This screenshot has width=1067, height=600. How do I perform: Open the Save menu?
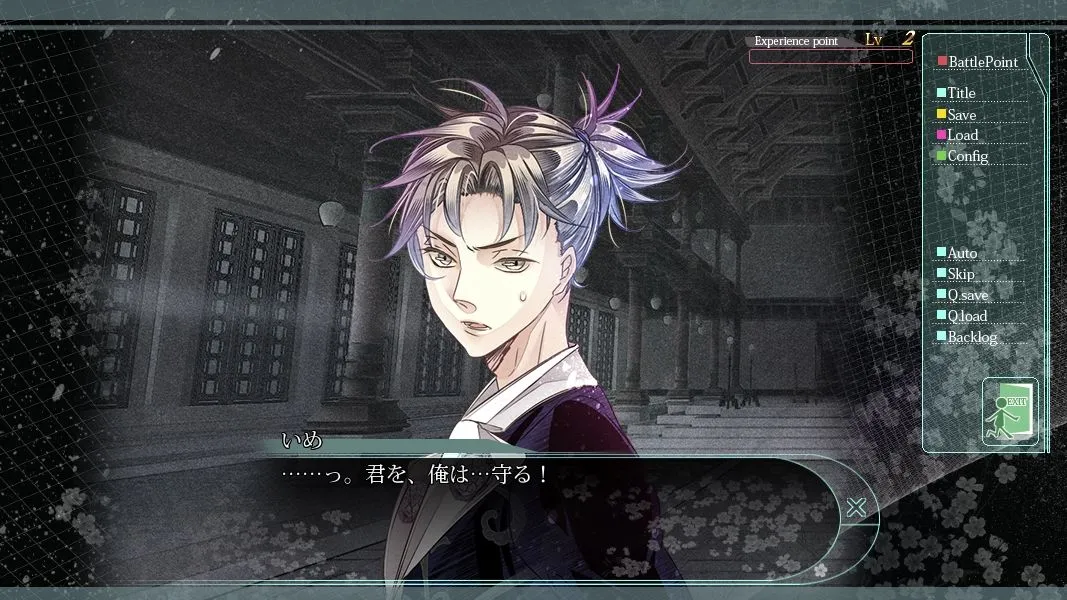[x=961, y=115]
